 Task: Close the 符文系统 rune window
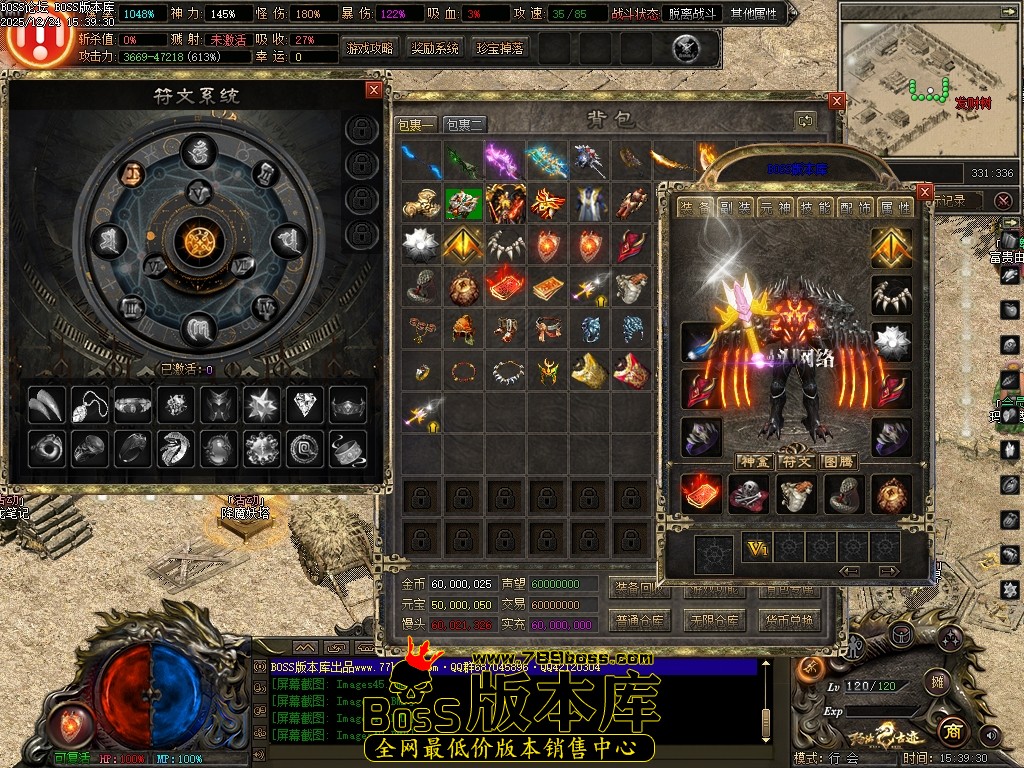point(374,90)
